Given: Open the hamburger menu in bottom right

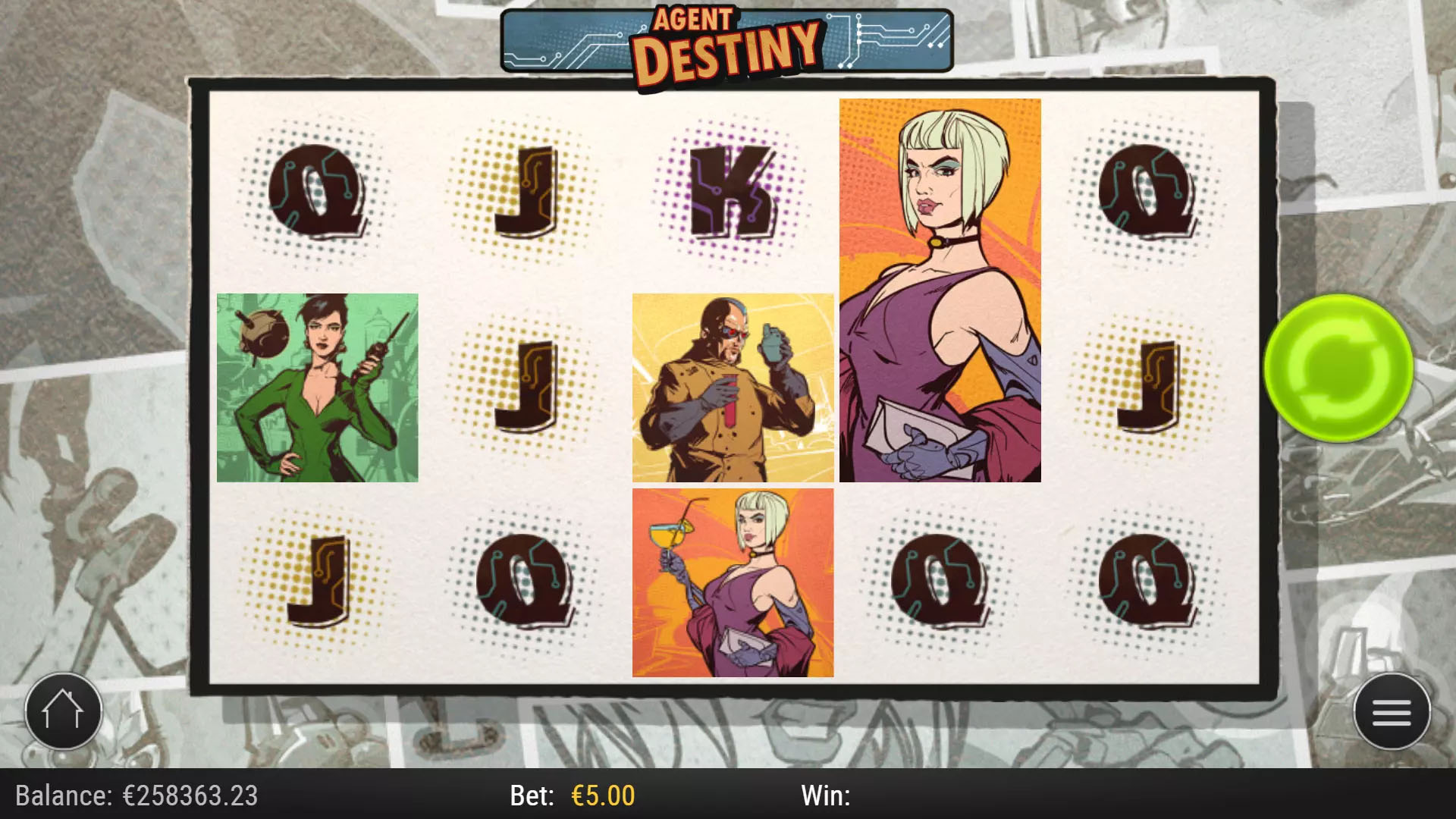Looking at the screenshot, I should [x=1392, y=710].
